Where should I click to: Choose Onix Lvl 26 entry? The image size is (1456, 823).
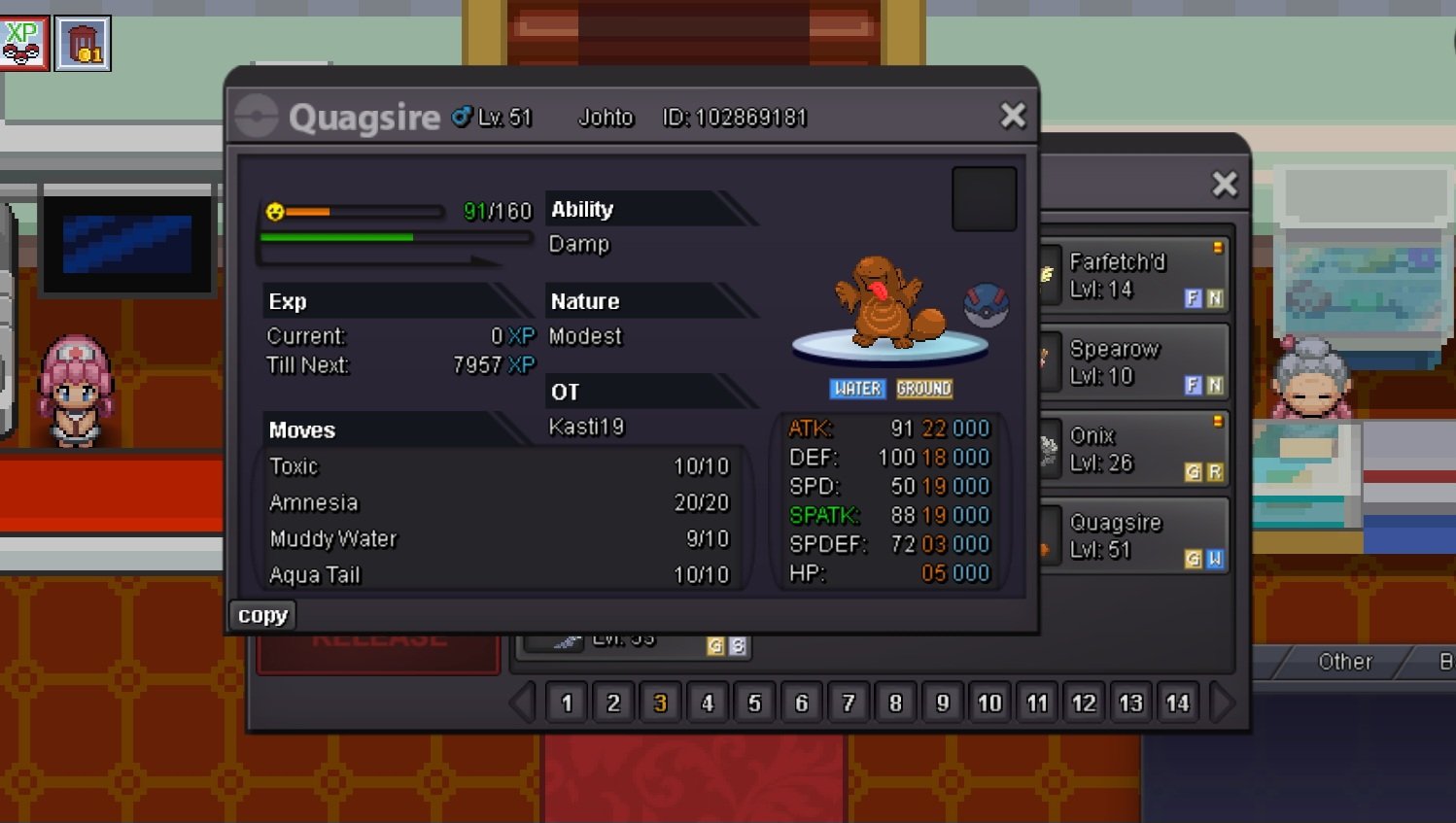(x=1132, y=449)
